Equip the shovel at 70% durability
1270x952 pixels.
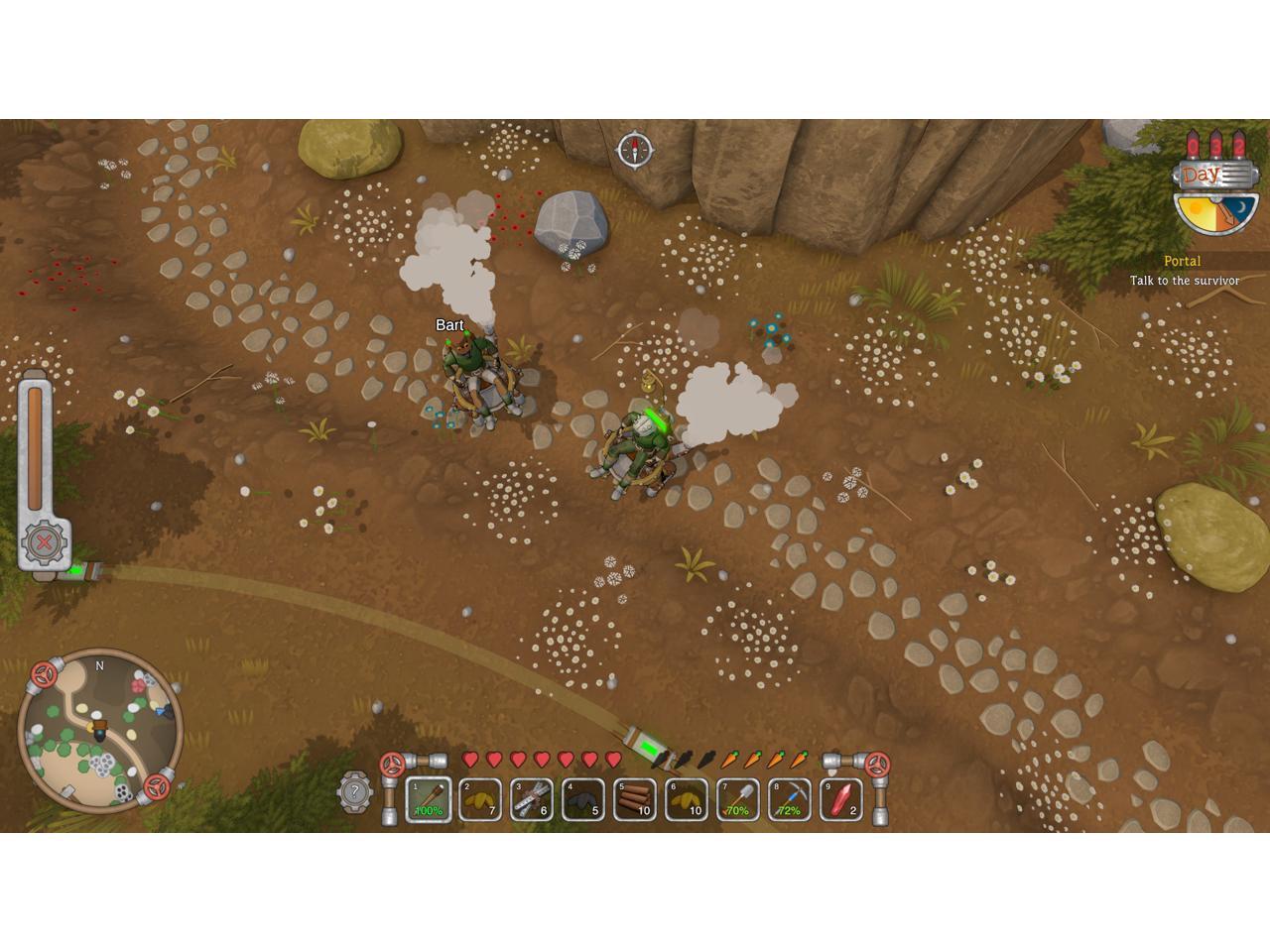738,799
